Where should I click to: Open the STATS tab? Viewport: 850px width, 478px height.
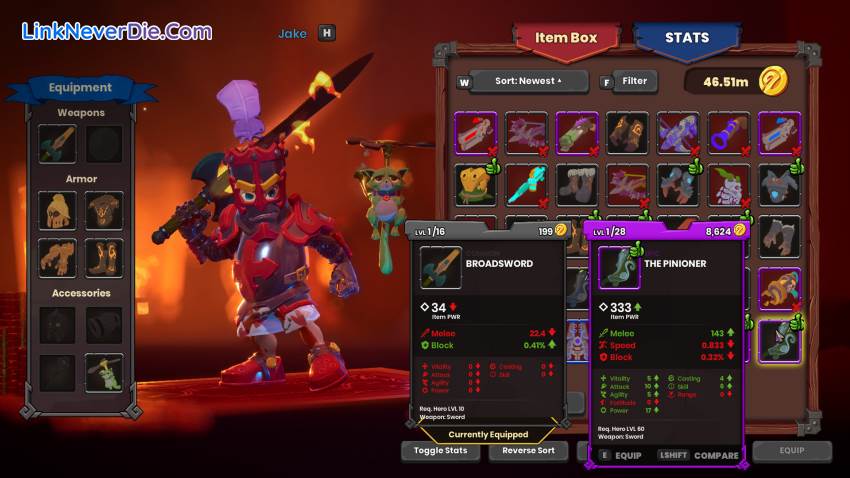[686, 39]
